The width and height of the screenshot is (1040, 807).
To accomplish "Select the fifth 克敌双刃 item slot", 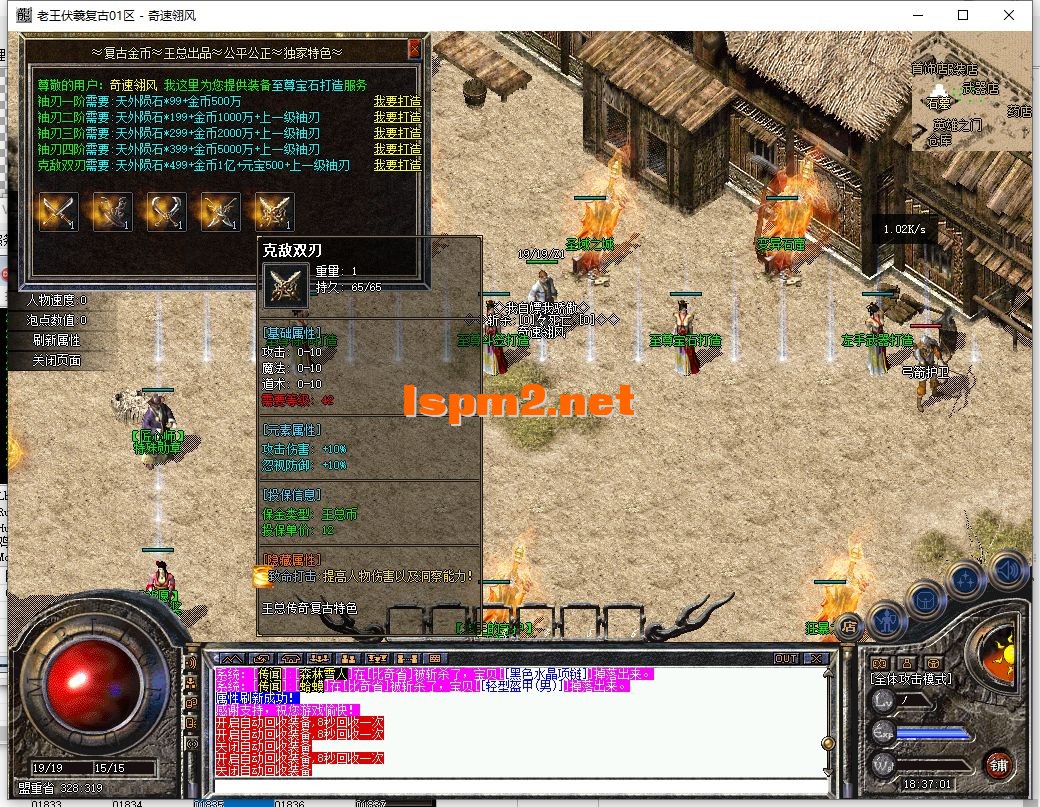I will [x=274, y=211].
